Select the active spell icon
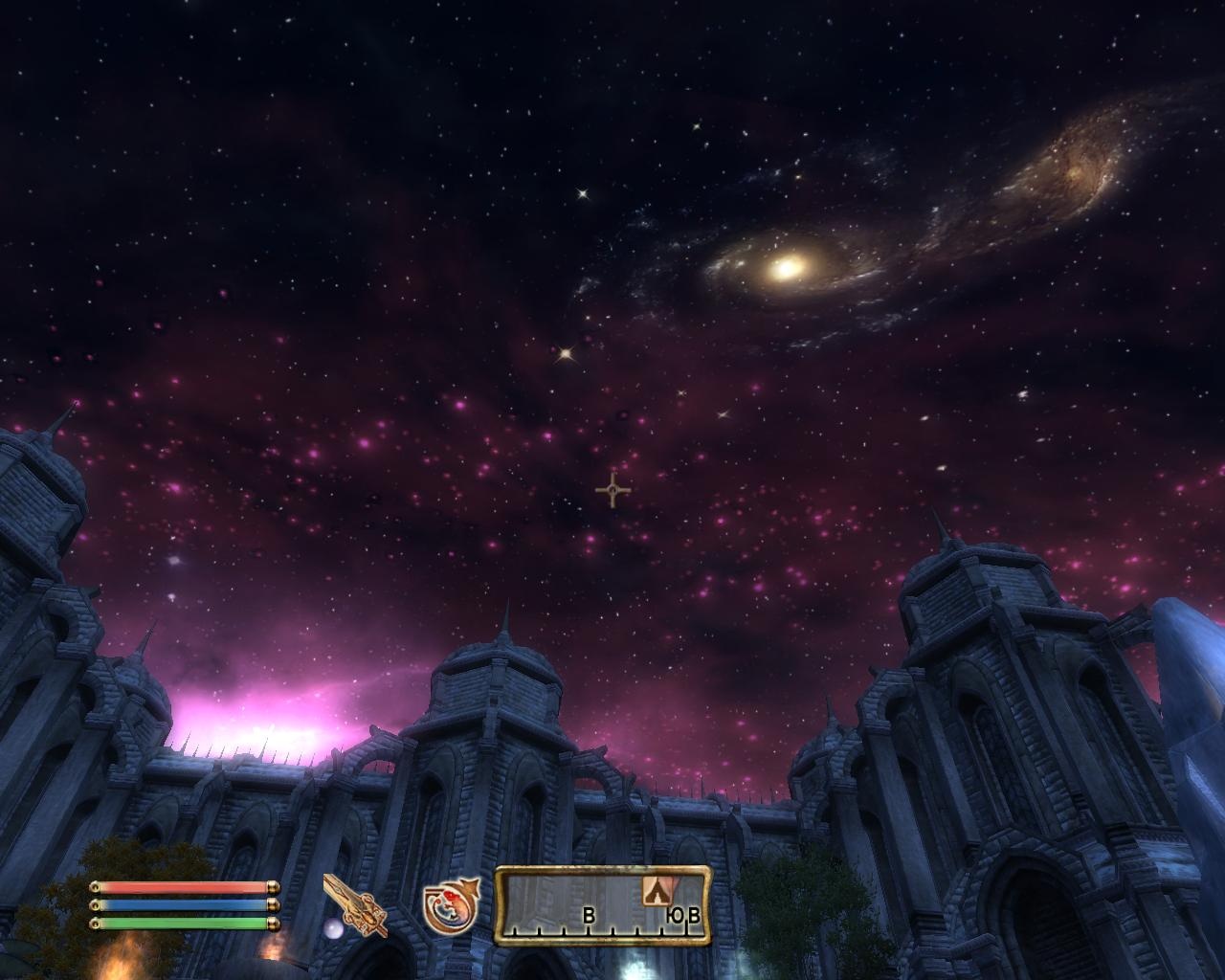The image size is (1225, 980). pos(451,908)
